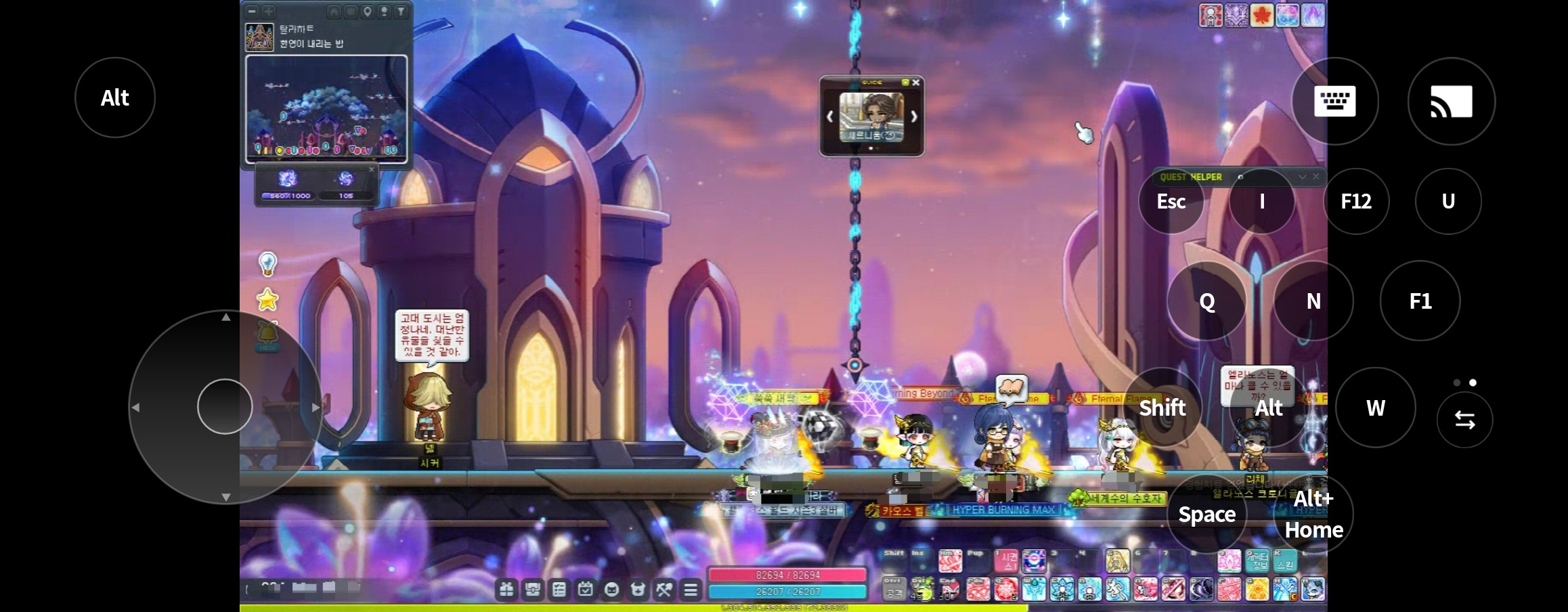This screenshot has width=1568, height=612.
Task: Open the yellow star event icon
Action: 268,299
